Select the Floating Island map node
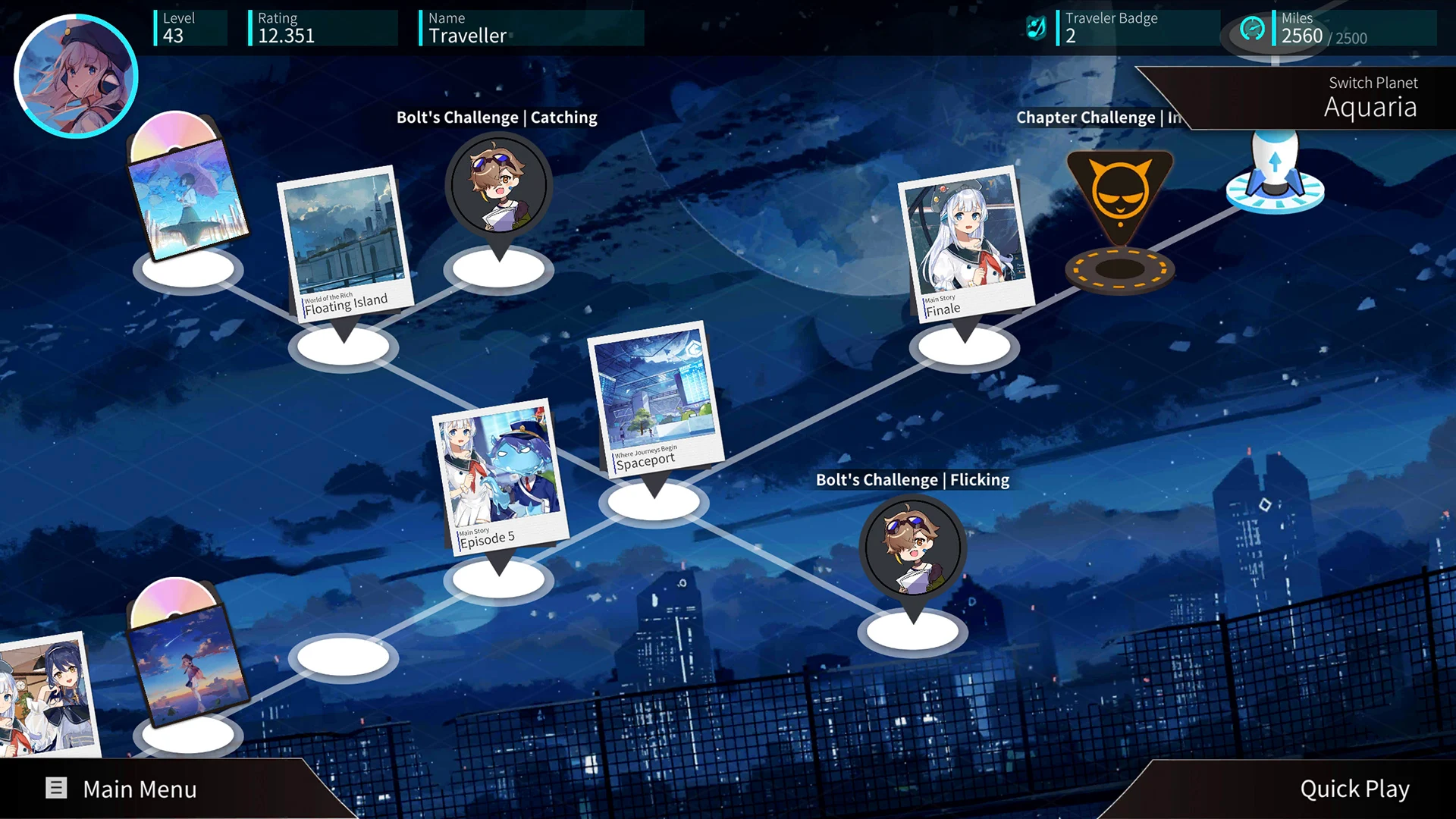 point(344,243)
